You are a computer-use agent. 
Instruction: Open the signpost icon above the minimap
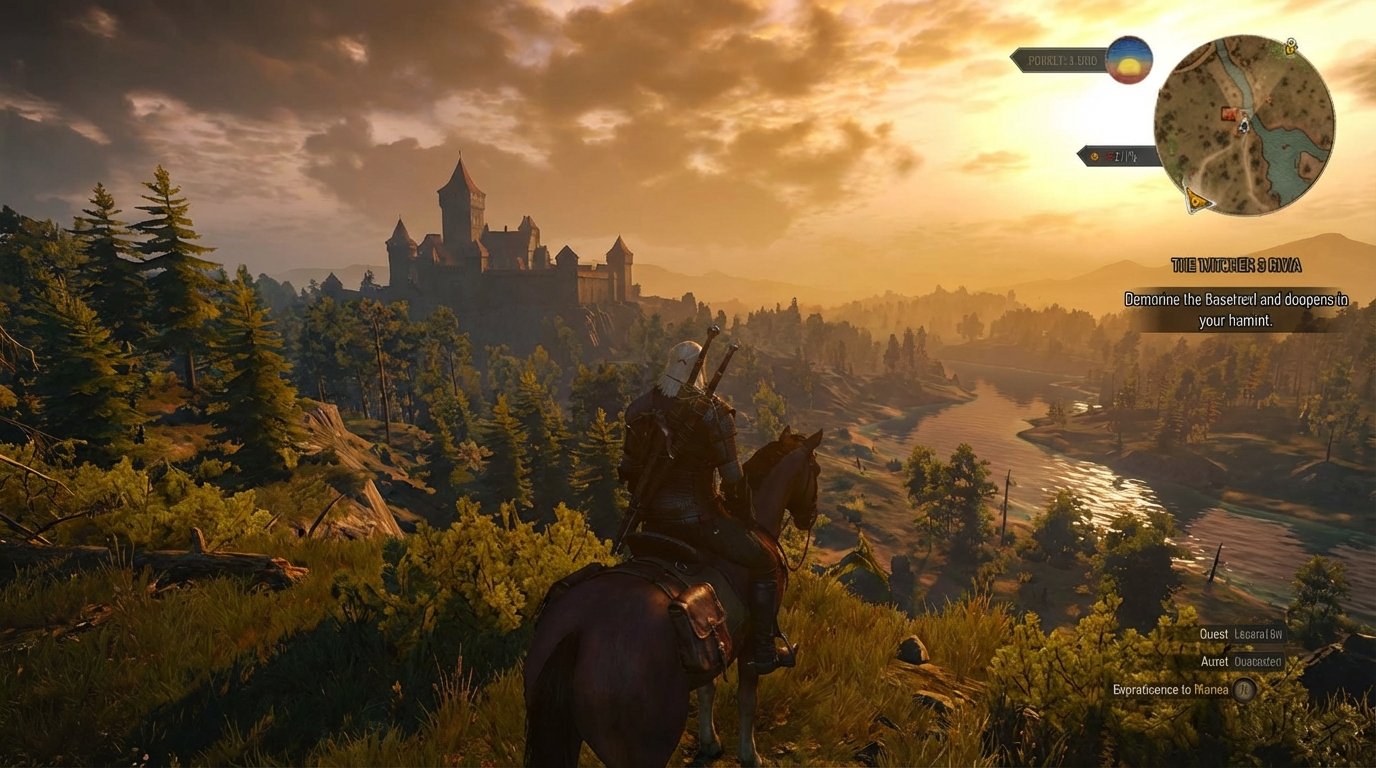click(x=1291, y=45)
